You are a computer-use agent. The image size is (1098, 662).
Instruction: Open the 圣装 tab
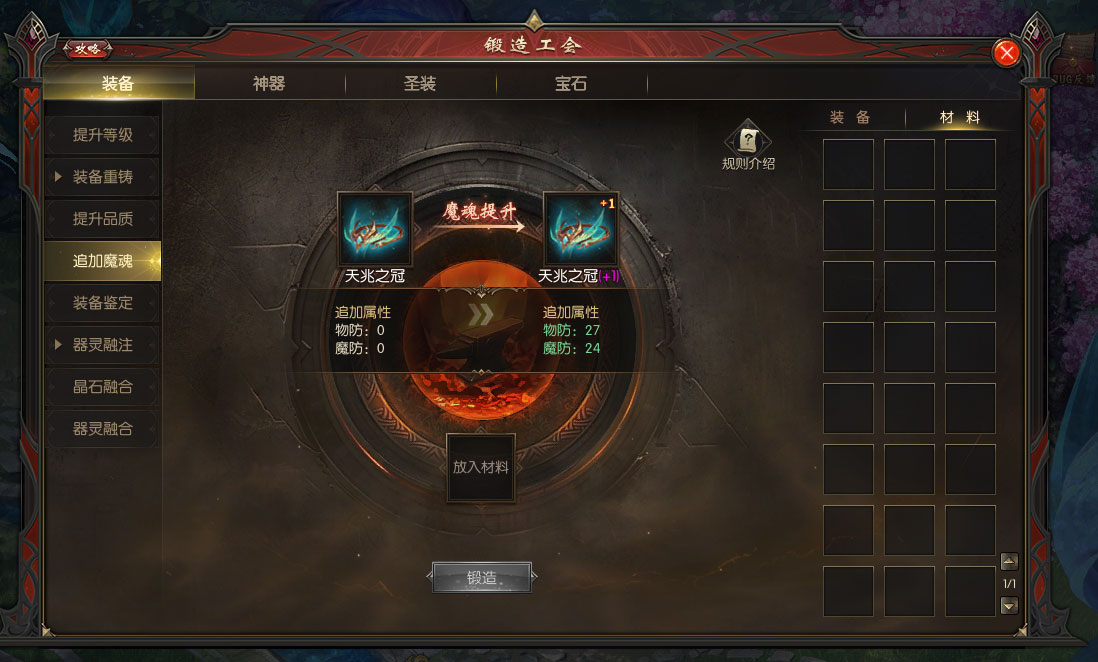[x=420, y=84]
